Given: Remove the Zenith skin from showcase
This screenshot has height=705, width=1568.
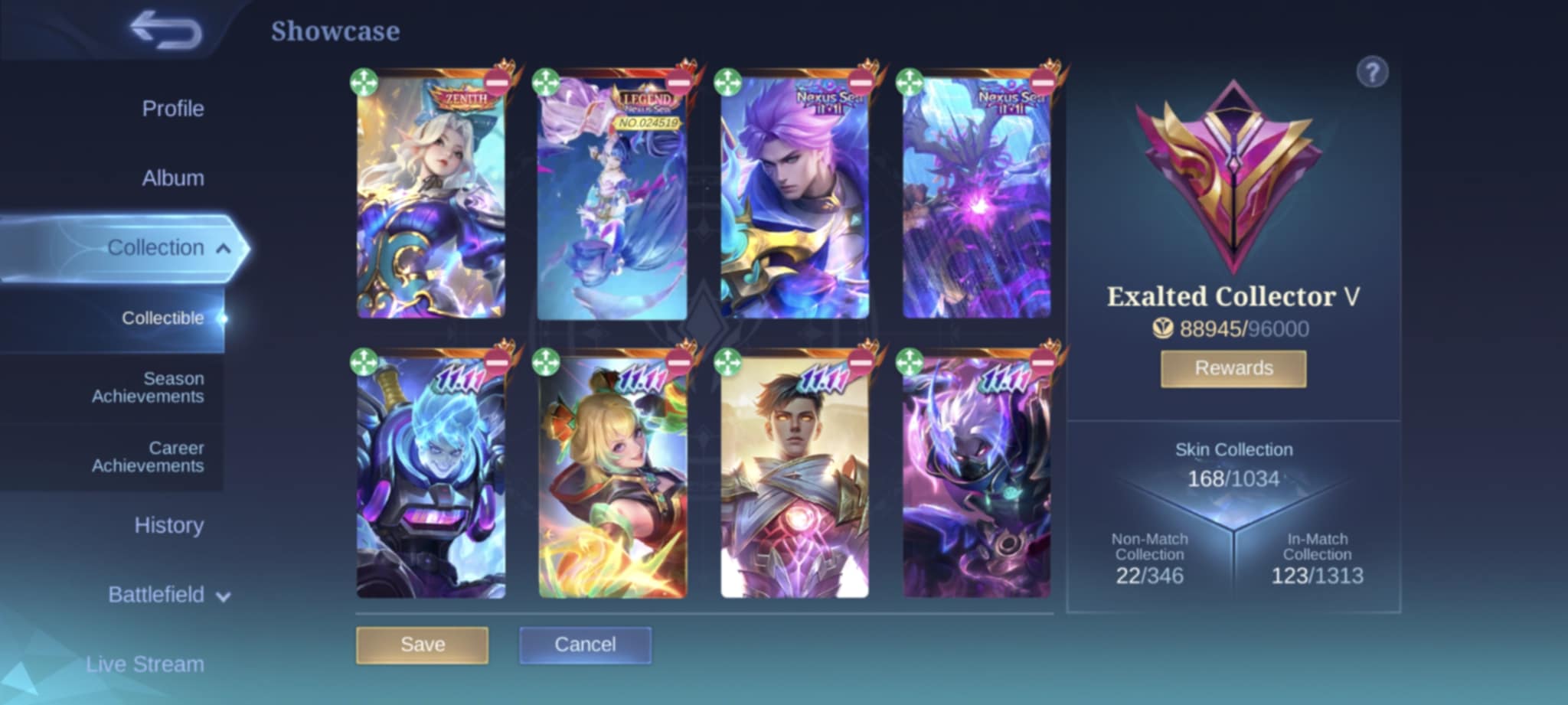Looking at the screenshot, I should (x=497, y=83).
